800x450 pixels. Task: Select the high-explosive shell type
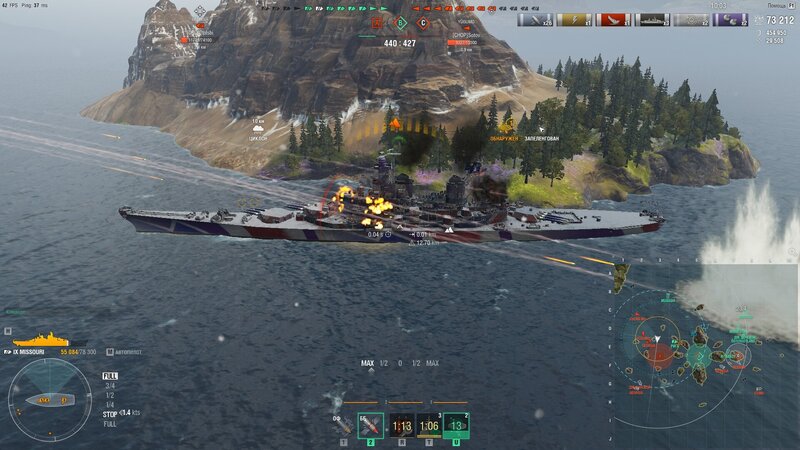pos(343,425)
